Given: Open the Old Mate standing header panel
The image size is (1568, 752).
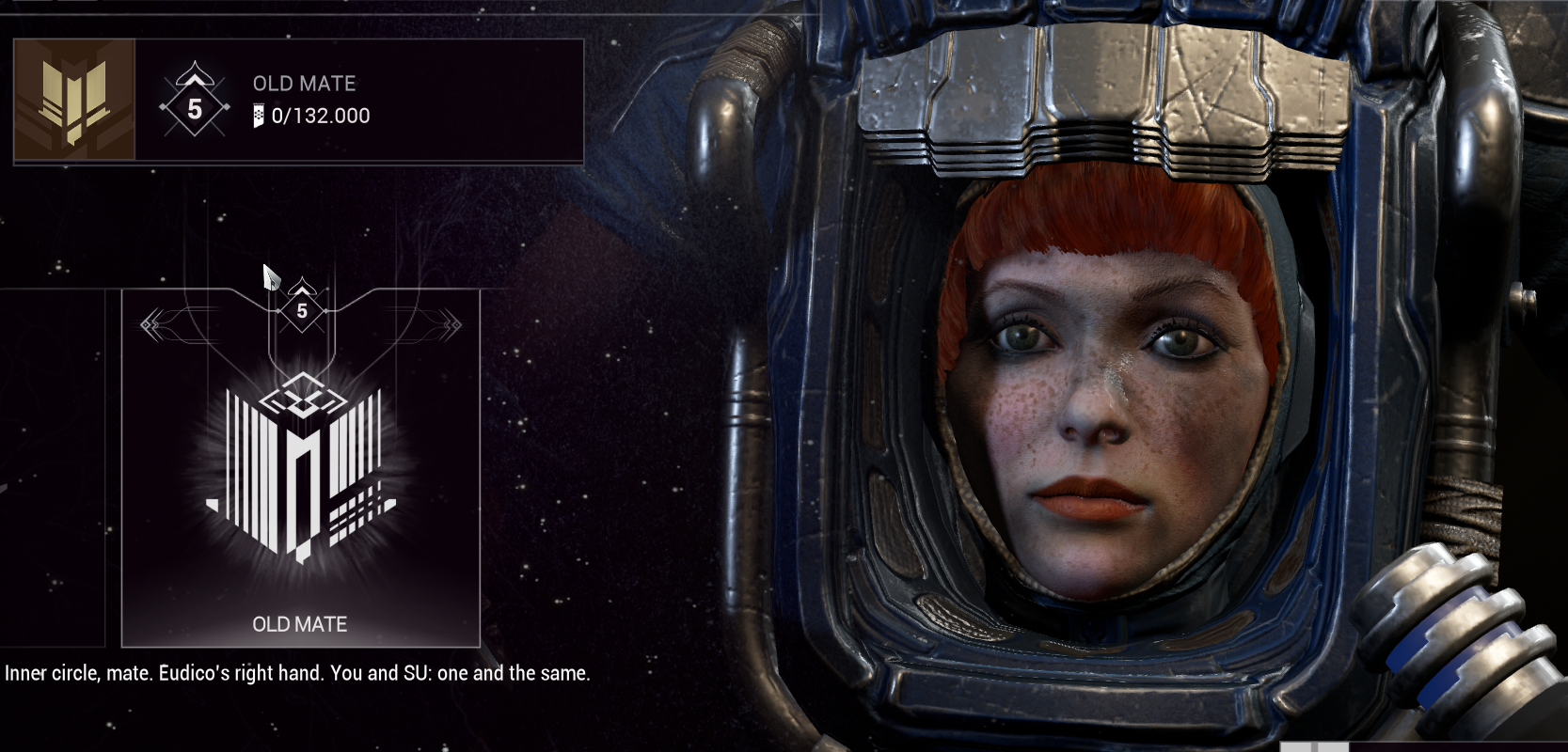Looking at the screenshot, I should point(358,101).
